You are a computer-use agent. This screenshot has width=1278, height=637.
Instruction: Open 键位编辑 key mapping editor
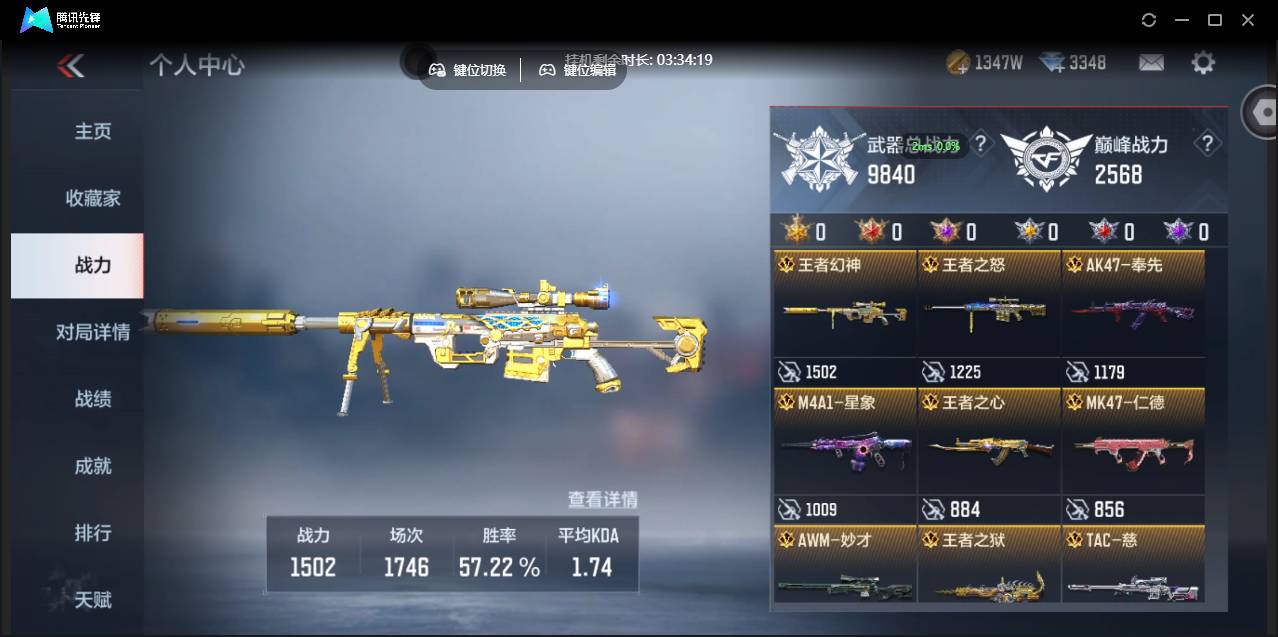(578, 70)
